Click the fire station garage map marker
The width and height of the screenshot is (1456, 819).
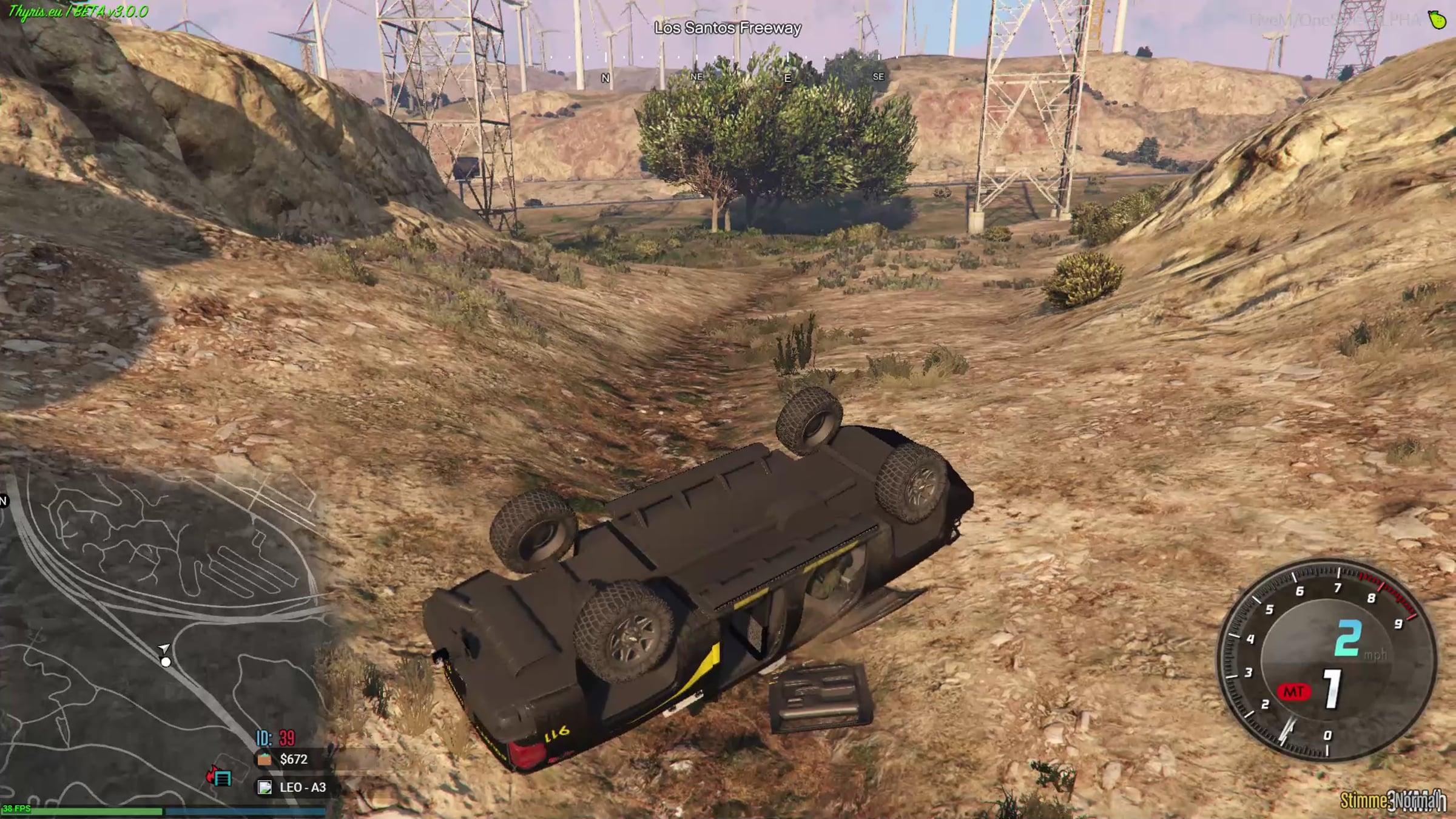[x=220, y=777]
